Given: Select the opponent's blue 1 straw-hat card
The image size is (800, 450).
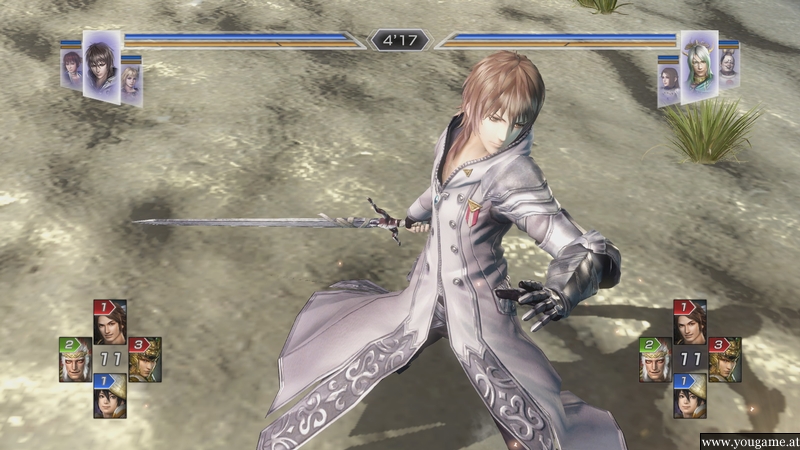Looking at the screenshot, I should pos(689,396).
